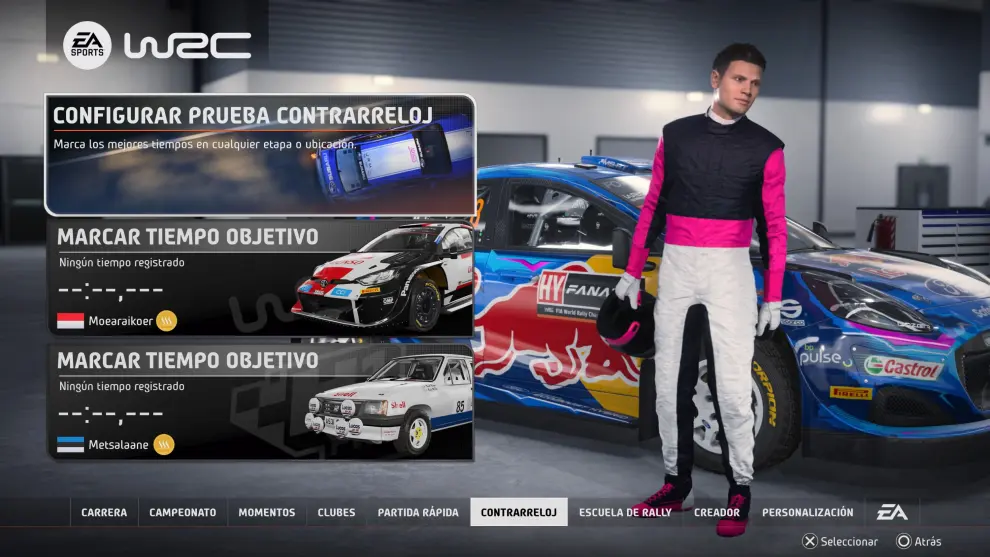Viewport: 990px width, 557px height.
Task: Choose Metsalaane target time card
Action: click(259, 401)
